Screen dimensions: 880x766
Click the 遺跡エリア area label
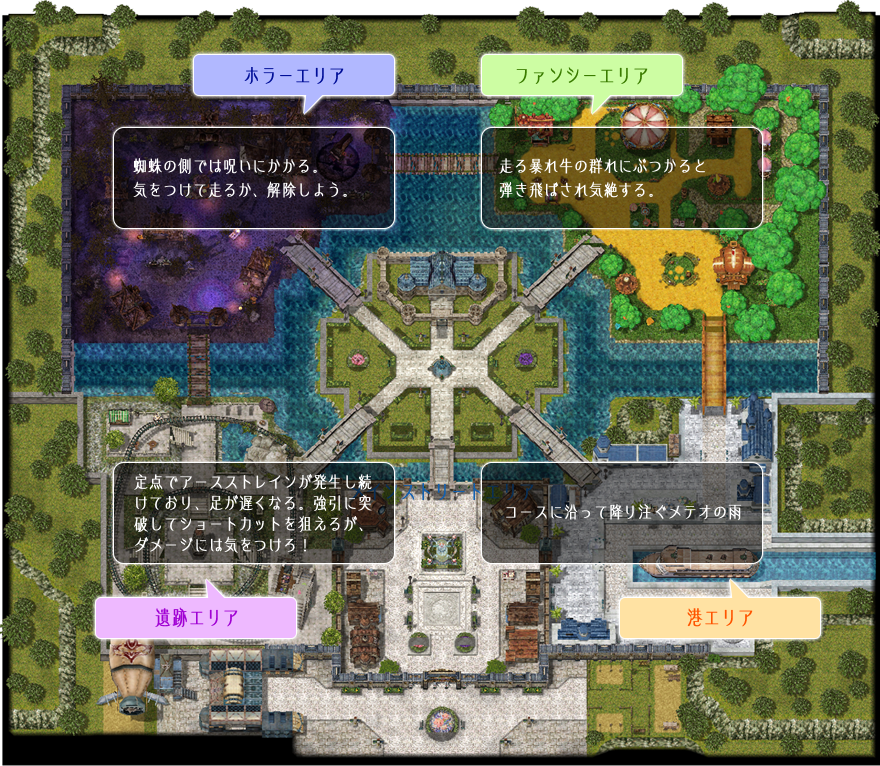click(x=196, y=618)
